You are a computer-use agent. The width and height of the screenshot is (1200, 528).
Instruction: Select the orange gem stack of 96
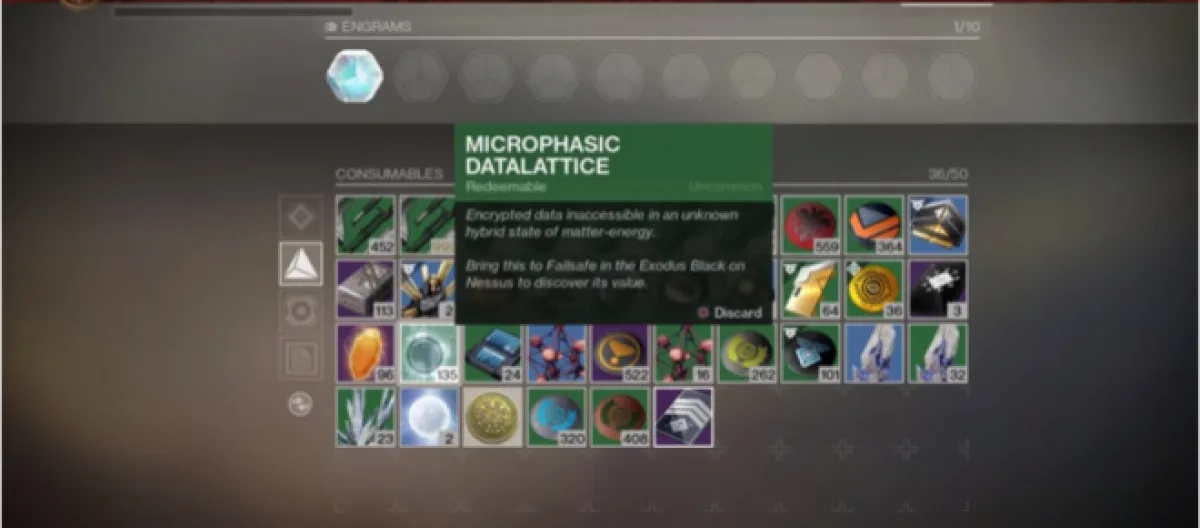[x=366, y=353]
